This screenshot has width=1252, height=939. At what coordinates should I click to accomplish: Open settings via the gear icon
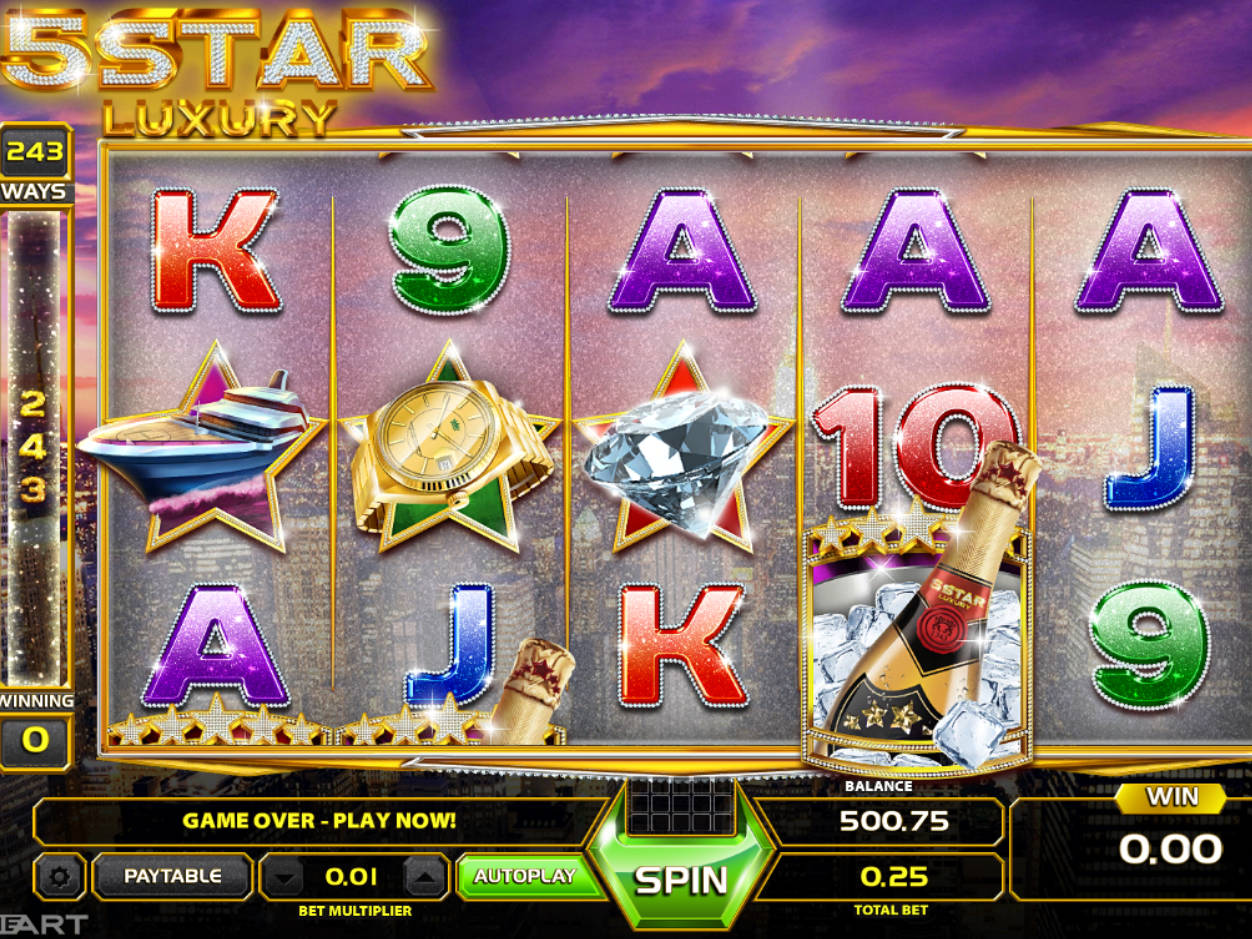click(x=60, y=877)
